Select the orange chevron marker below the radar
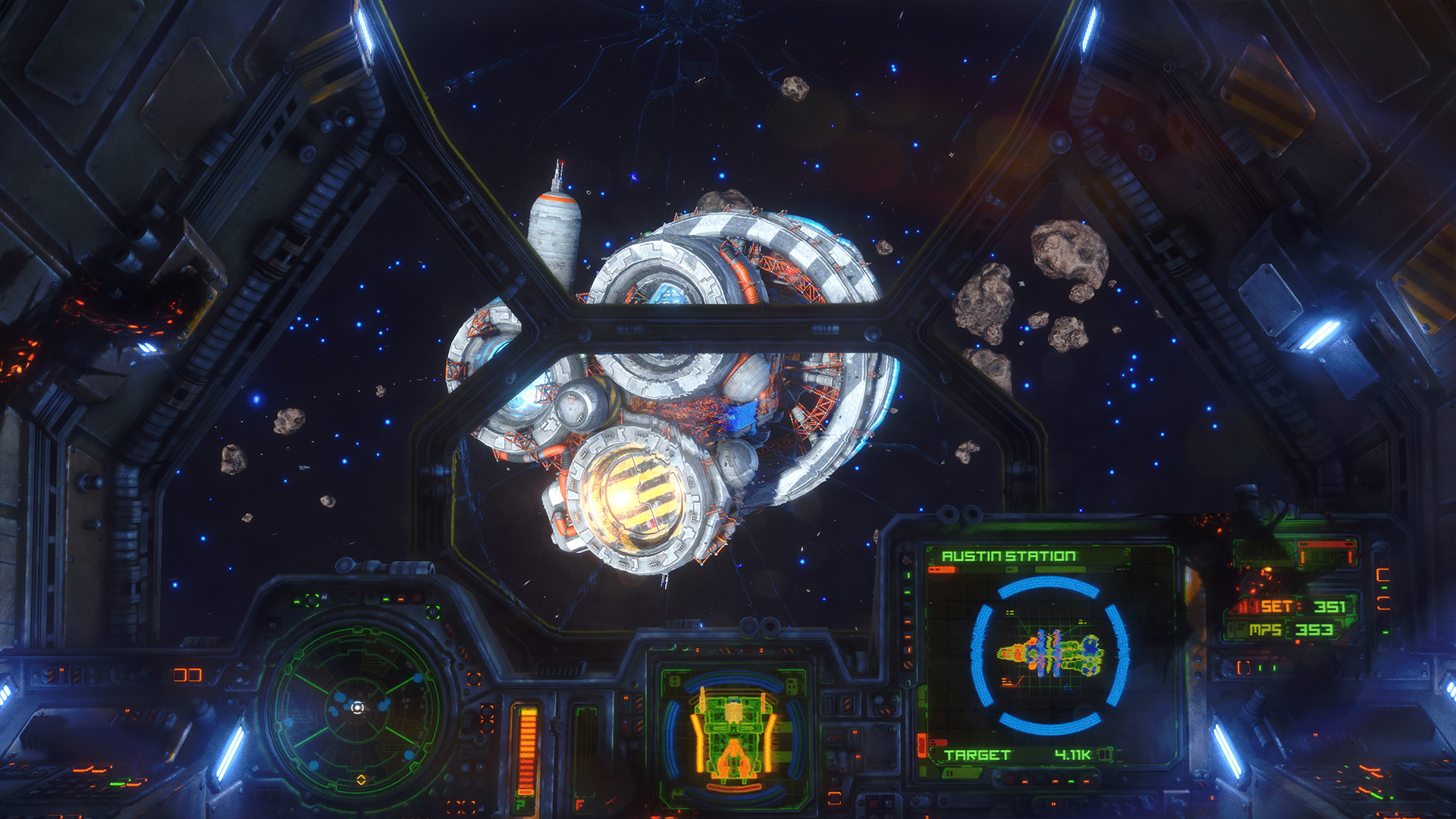Viewport: 1456px width, 819px height. pyautogui.click(x=362, y=781)
